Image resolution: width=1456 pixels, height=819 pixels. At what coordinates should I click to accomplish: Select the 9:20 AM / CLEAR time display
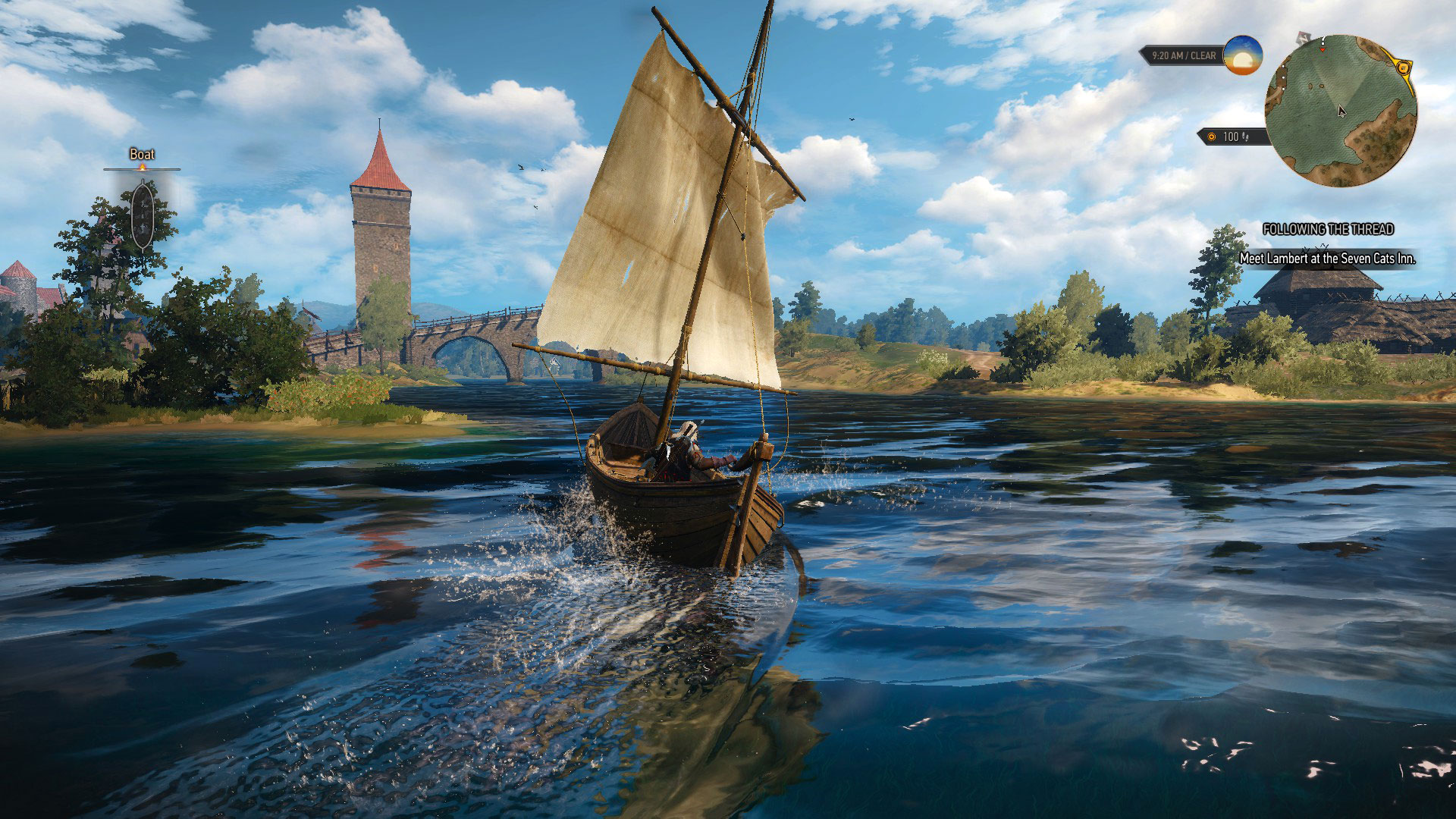(x=1183, y=55)
